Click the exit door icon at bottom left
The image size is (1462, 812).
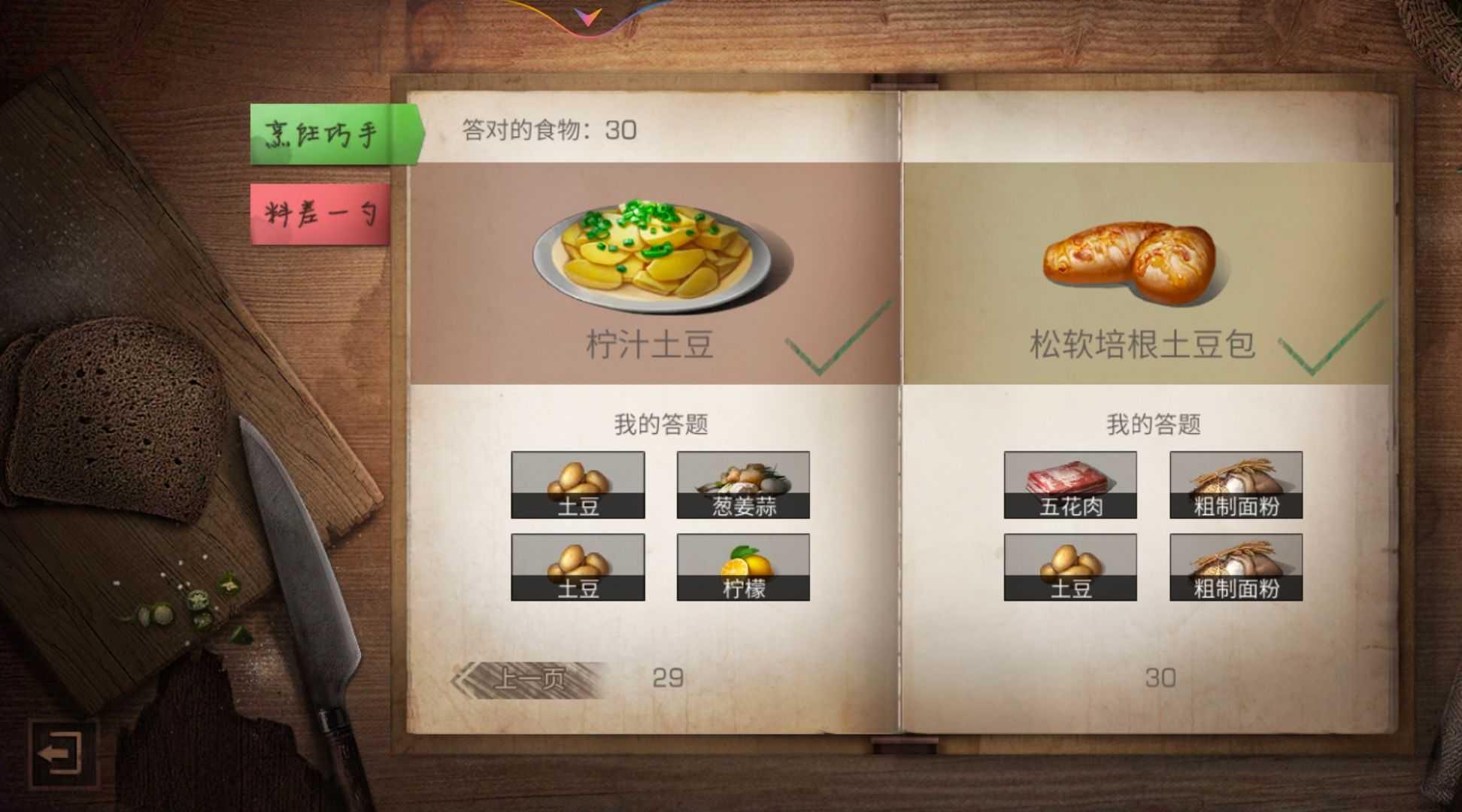pos(62,754)
